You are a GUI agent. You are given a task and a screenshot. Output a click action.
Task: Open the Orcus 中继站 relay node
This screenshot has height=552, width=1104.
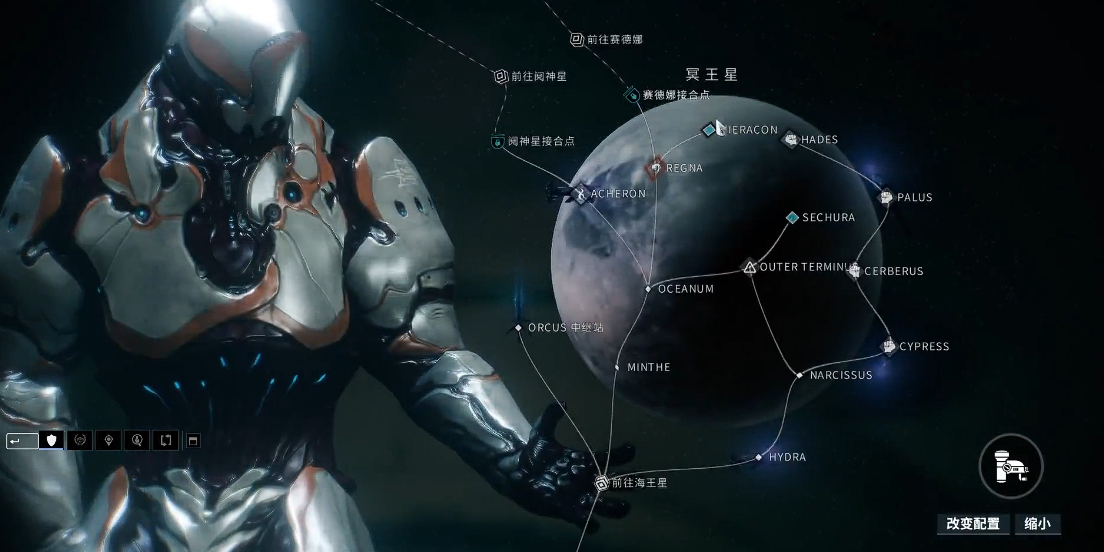(x=518, y=327)
